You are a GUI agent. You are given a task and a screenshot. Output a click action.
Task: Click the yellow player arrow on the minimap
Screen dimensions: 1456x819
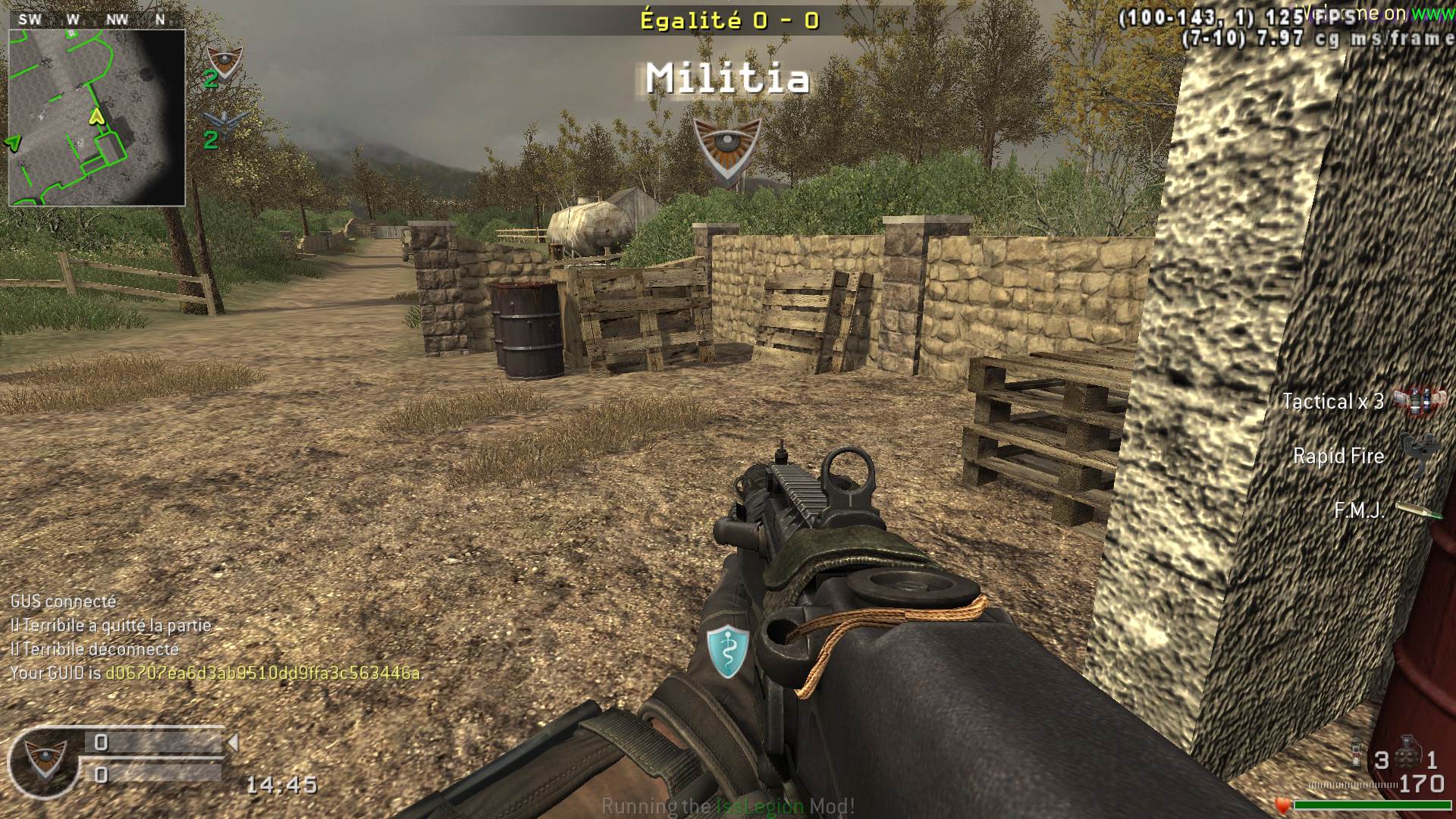click(x=96, y=116)
